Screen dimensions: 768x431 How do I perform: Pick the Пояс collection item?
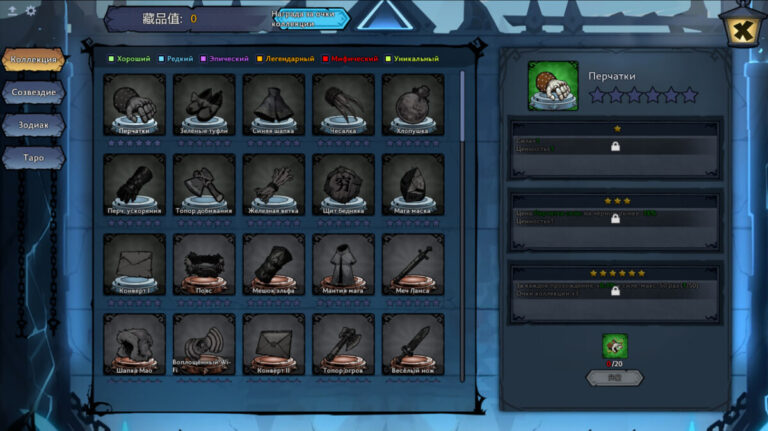(x=204, y=263)
